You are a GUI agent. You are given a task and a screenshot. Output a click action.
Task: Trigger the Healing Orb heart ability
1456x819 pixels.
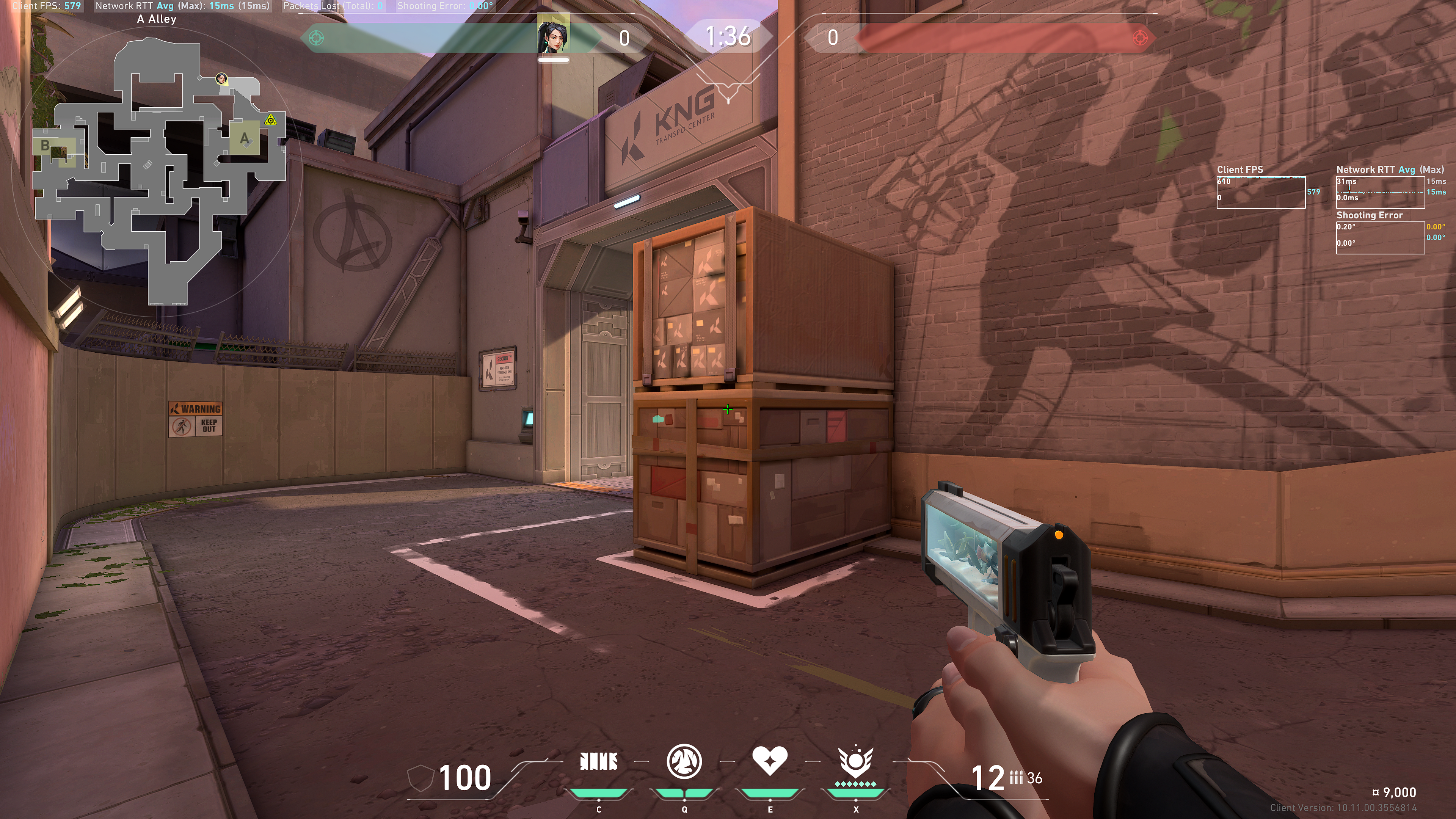(770, 761)
